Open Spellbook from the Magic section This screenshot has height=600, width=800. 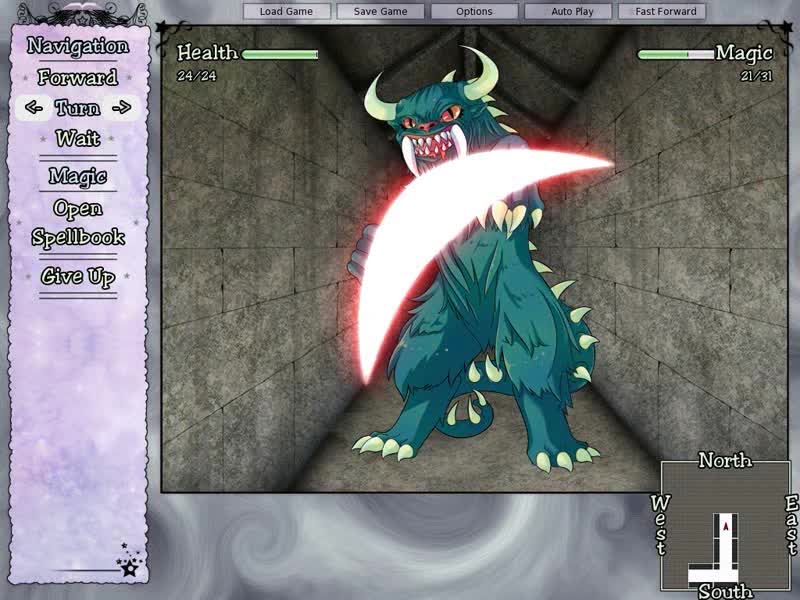point(78,223)
